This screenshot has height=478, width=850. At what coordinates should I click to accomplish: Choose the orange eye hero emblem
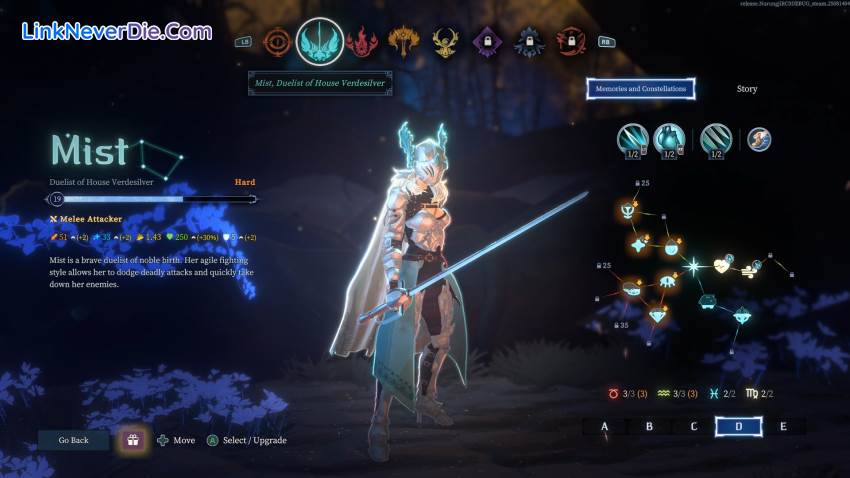[x=276, y=42]
